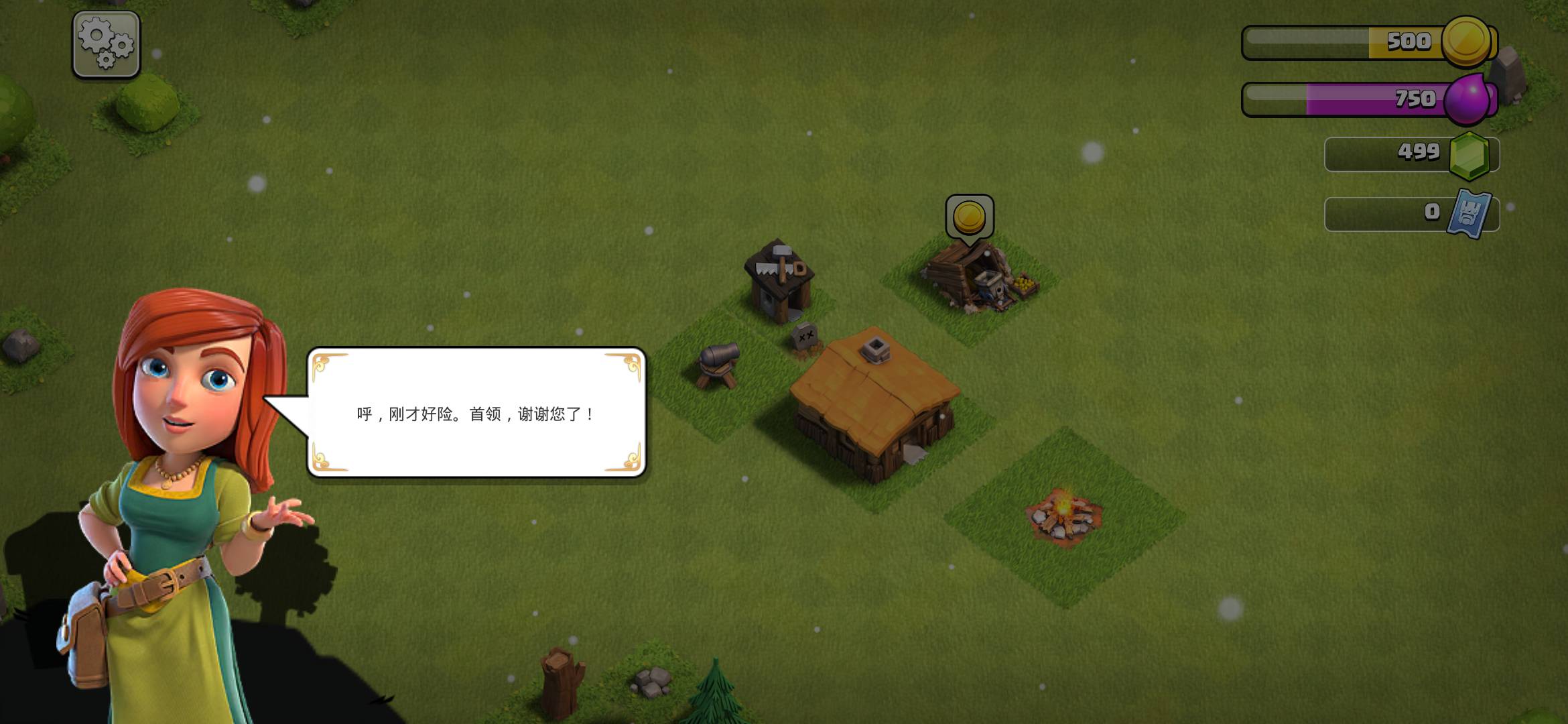1568x724 pixels.
Task: Open the green gems counter
Action: (1411, 154)
